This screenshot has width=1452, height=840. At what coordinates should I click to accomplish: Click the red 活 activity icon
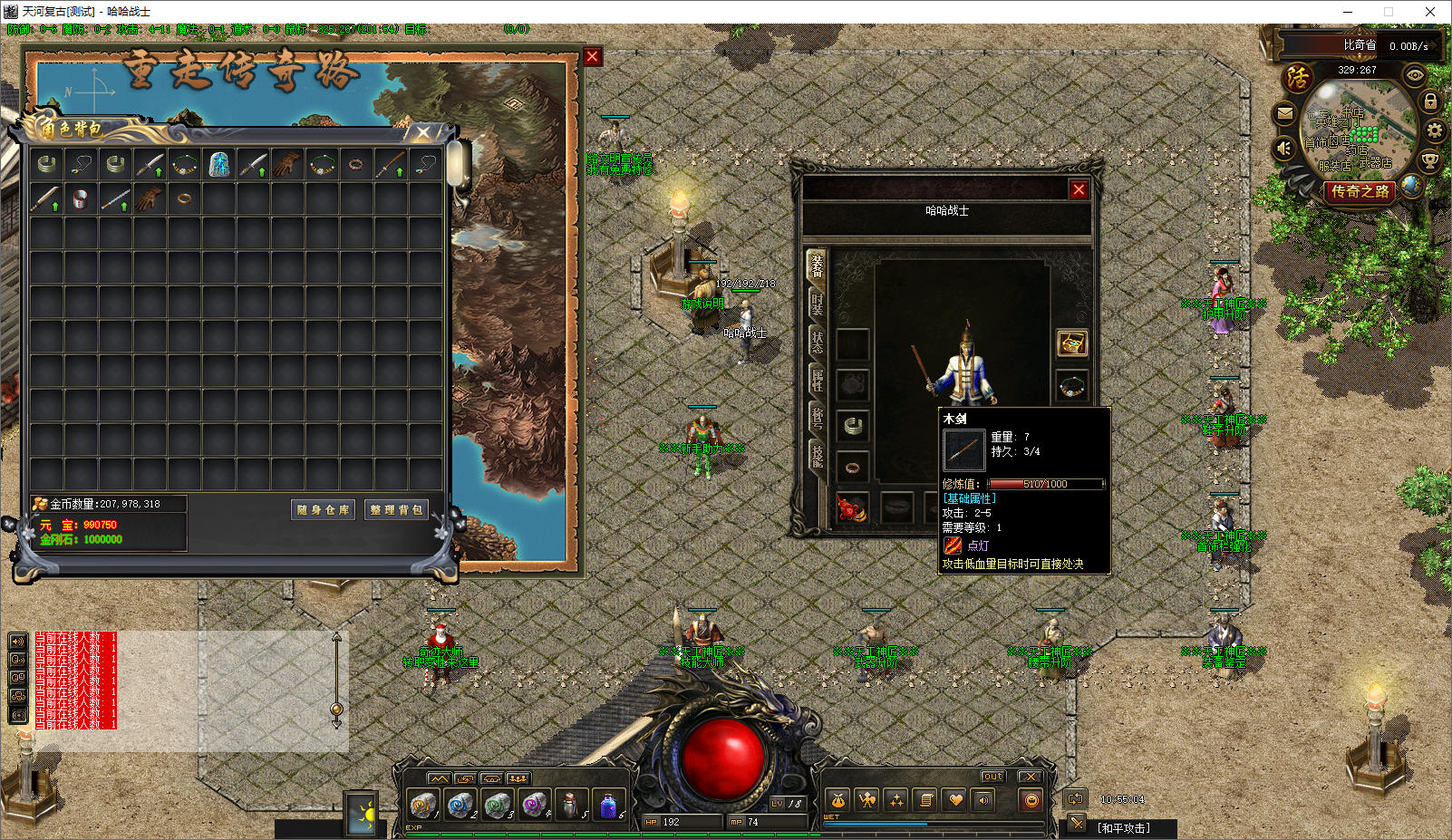pos(1297,78)
